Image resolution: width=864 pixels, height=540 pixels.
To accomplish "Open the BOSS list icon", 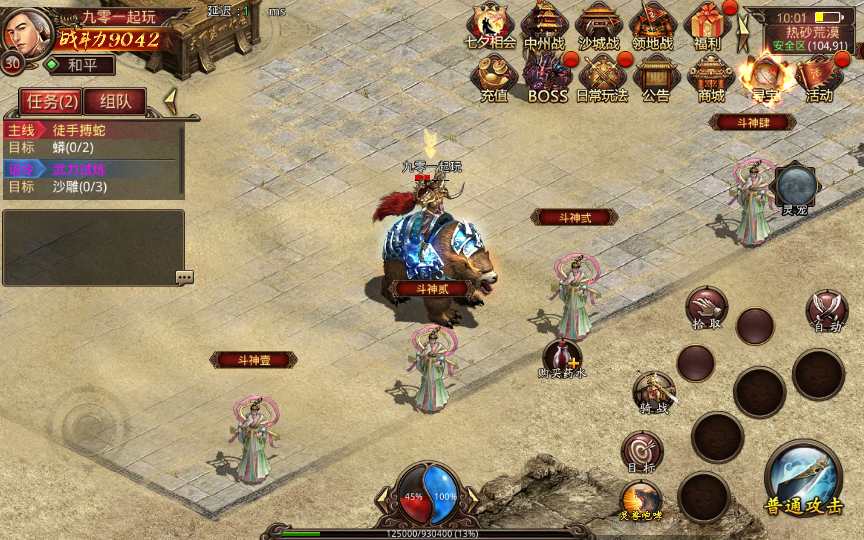I will tap(547, 76).
